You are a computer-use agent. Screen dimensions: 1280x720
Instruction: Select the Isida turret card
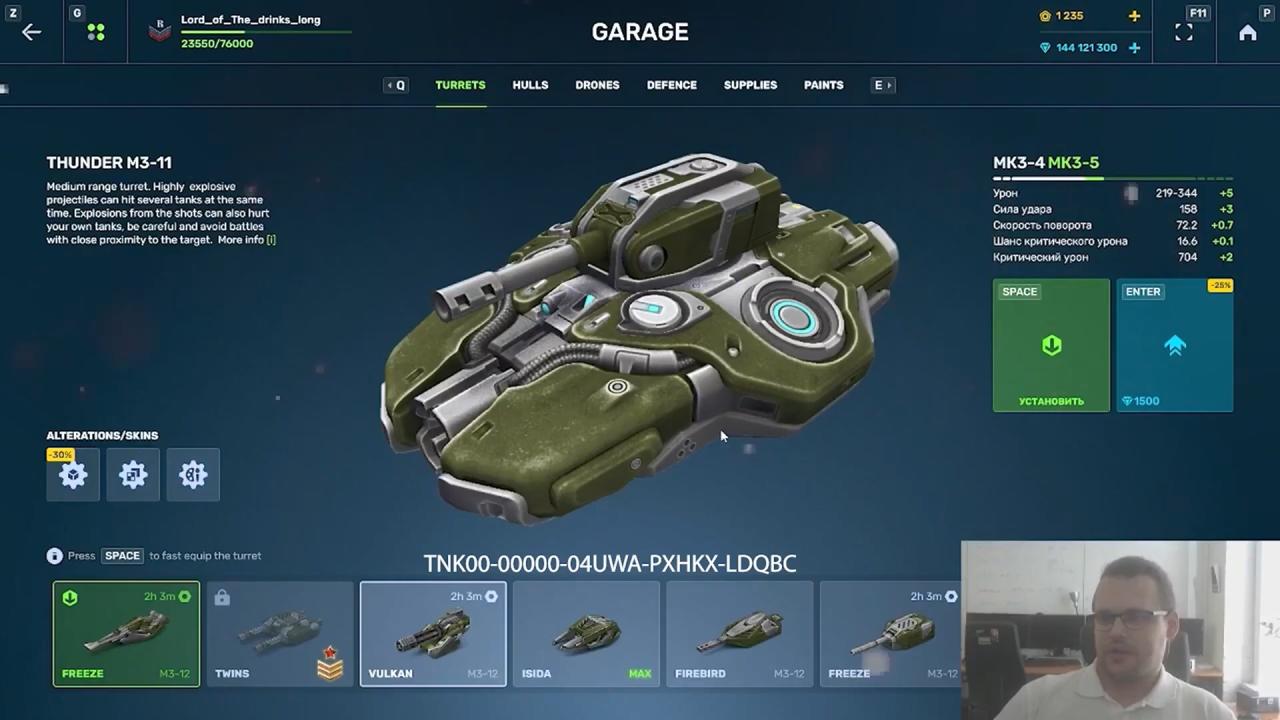pos(586,634)
